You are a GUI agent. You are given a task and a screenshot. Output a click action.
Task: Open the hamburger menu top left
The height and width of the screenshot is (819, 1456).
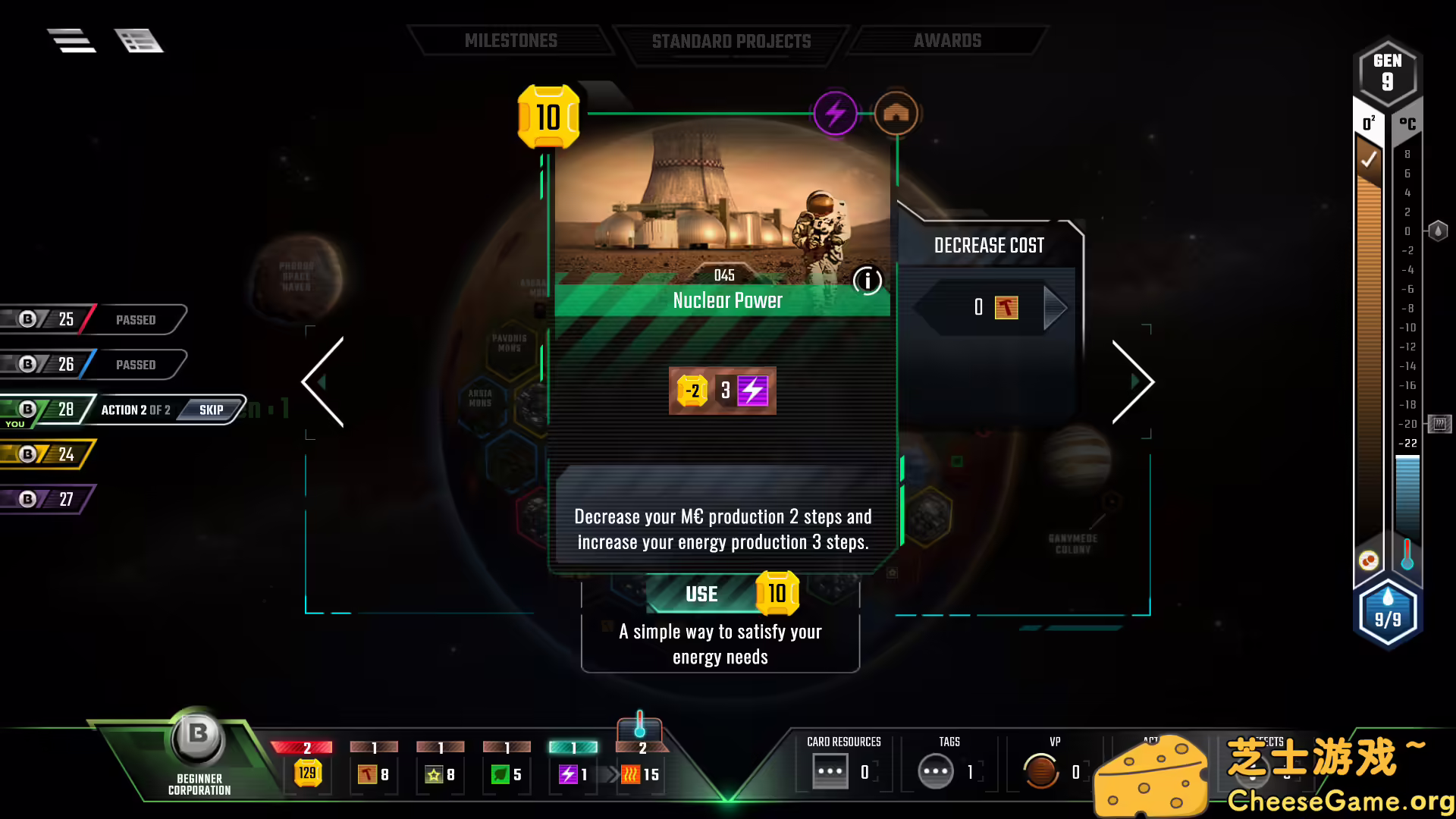tap(71, 40)
